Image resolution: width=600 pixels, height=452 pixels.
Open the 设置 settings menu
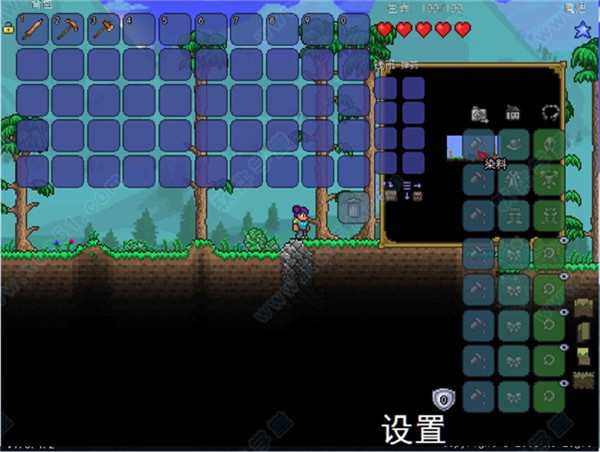pos(413,430)
